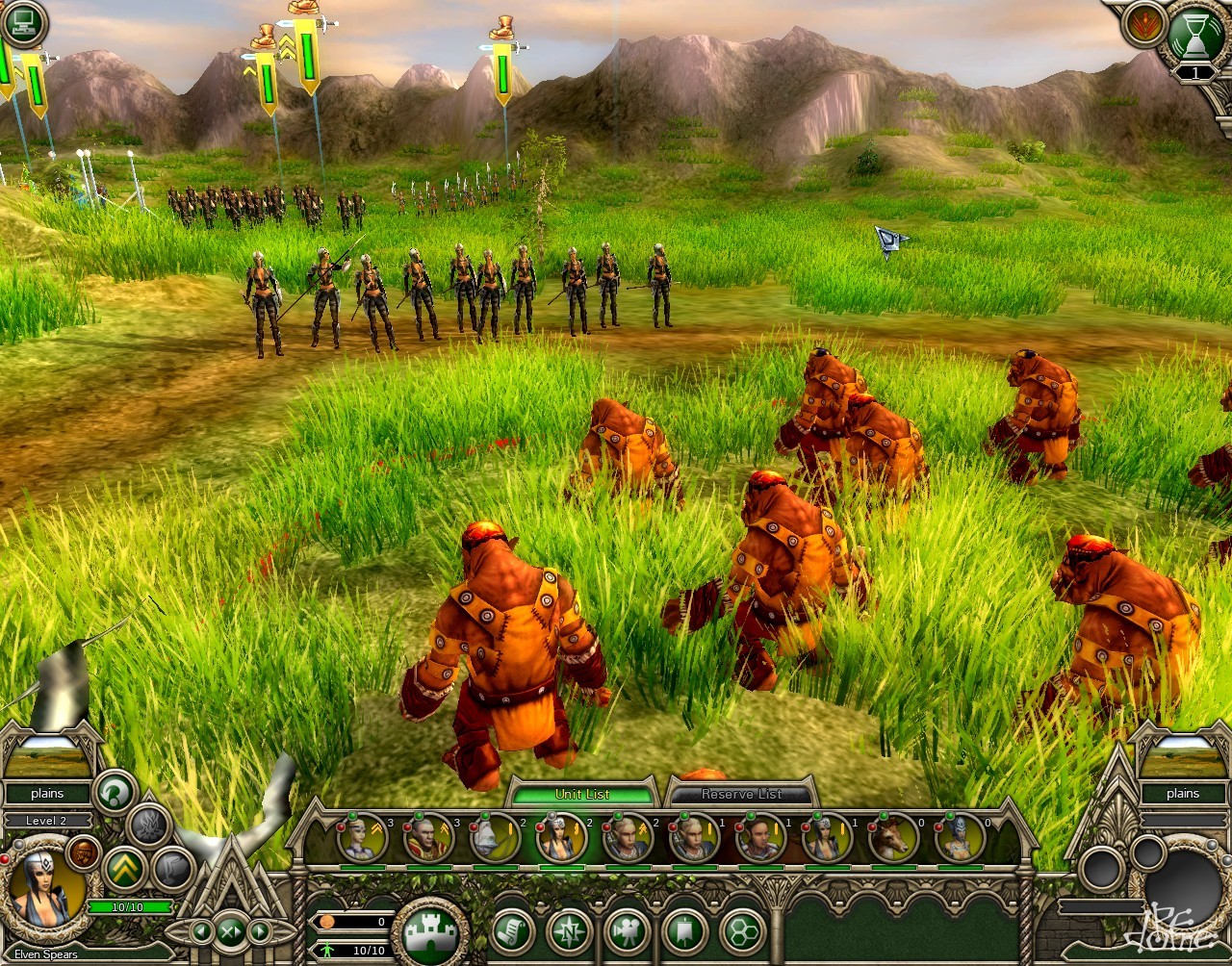
Task: Click the center double-arrow unit cycle button
Action: tap(231, 930)
